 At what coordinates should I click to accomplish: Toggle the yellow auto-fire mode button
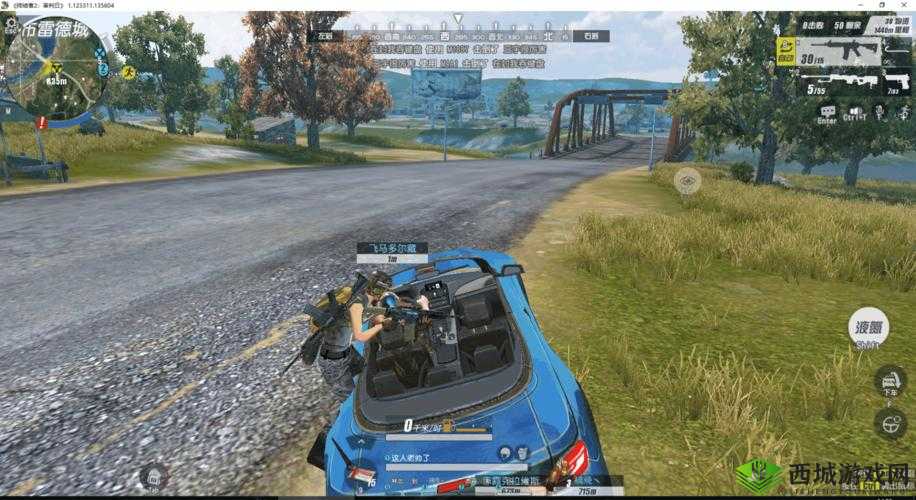(x=786, y=51)
